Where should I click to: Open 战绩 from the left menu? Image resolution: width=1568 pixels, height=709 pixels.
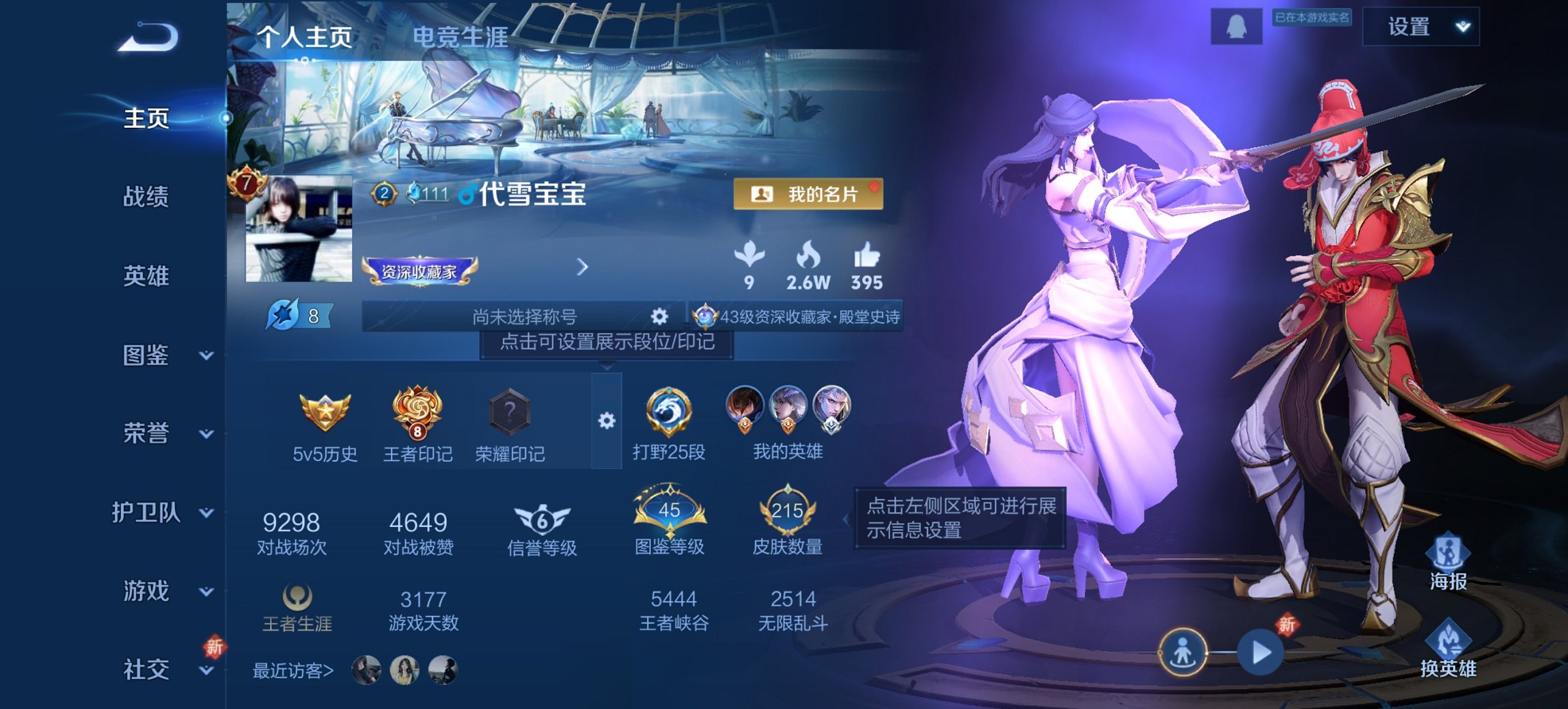146,196
